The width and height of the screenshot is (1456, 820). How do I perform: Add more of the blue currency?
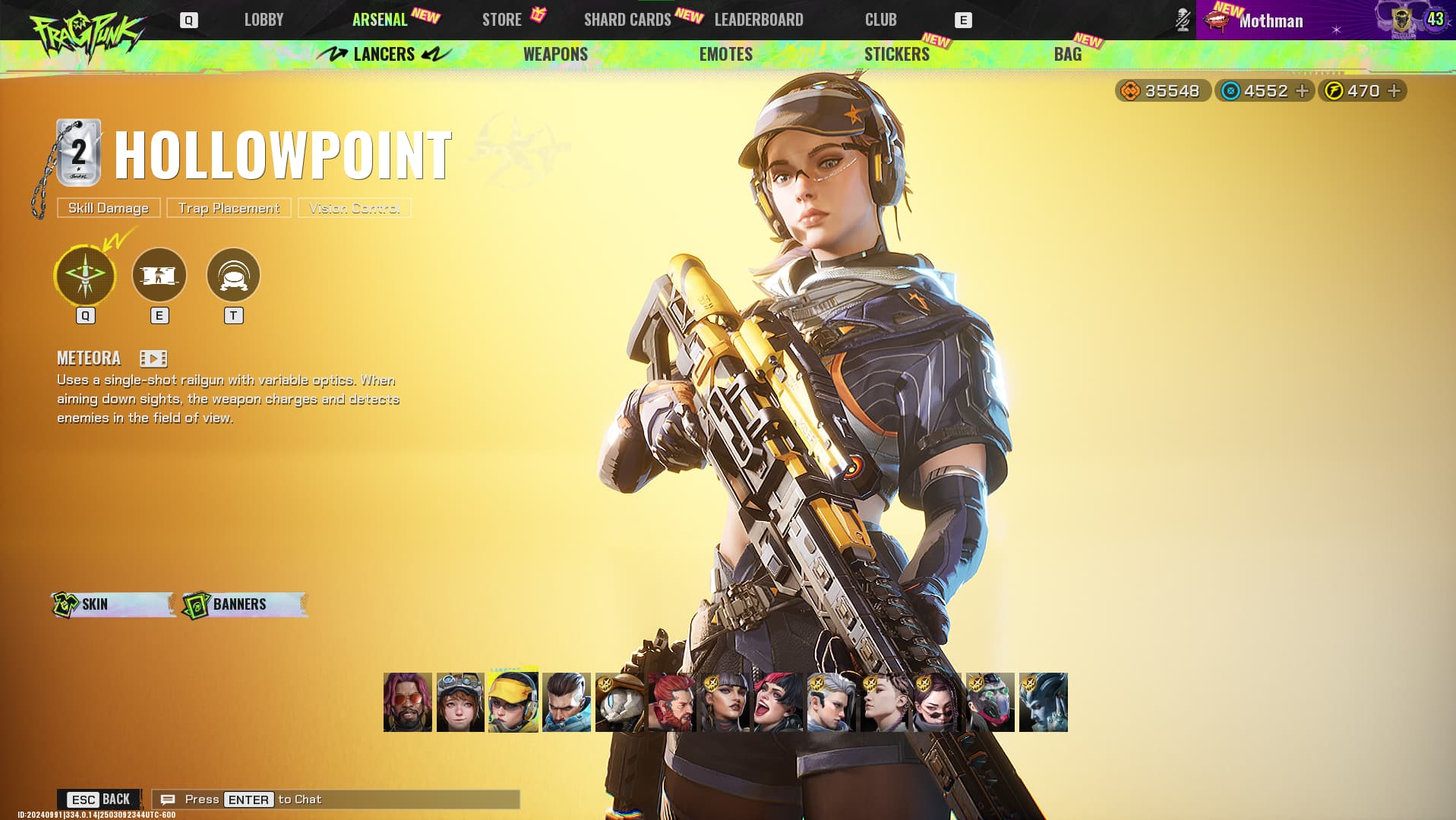click(x=1302, y=91)
